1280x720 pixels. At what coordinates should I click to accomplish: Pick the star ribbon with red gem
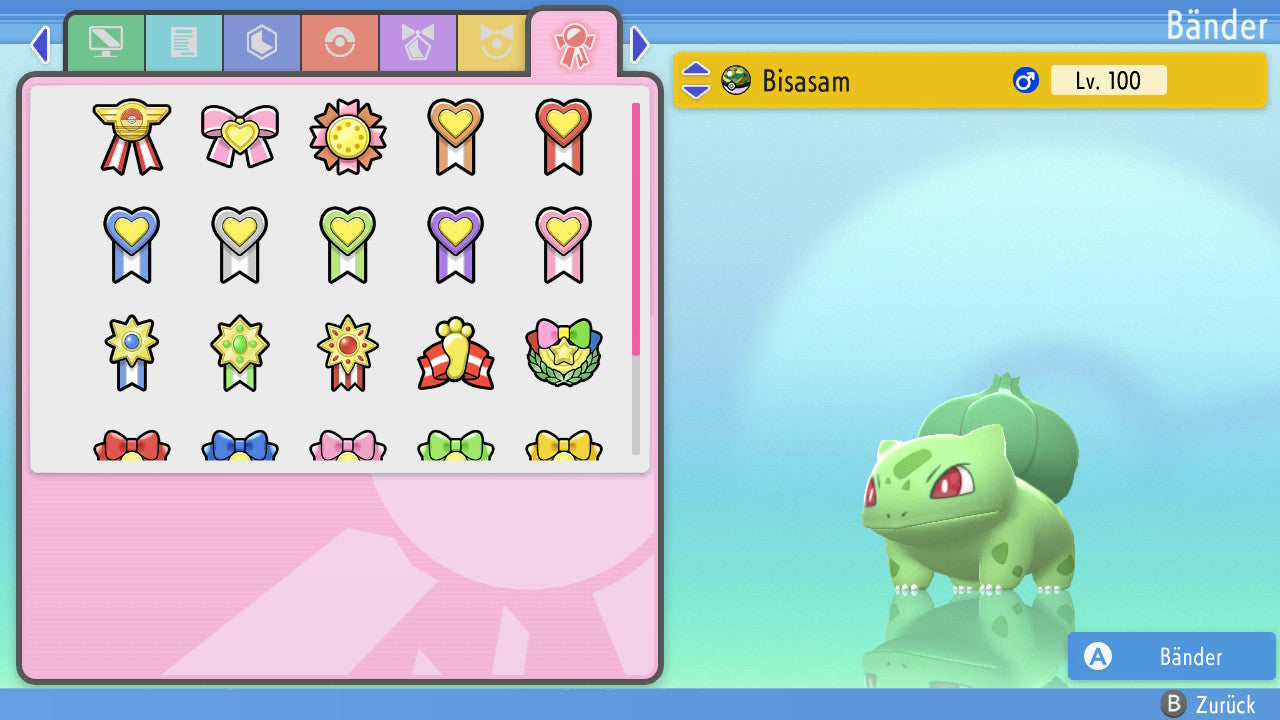[x=348, y=352]
